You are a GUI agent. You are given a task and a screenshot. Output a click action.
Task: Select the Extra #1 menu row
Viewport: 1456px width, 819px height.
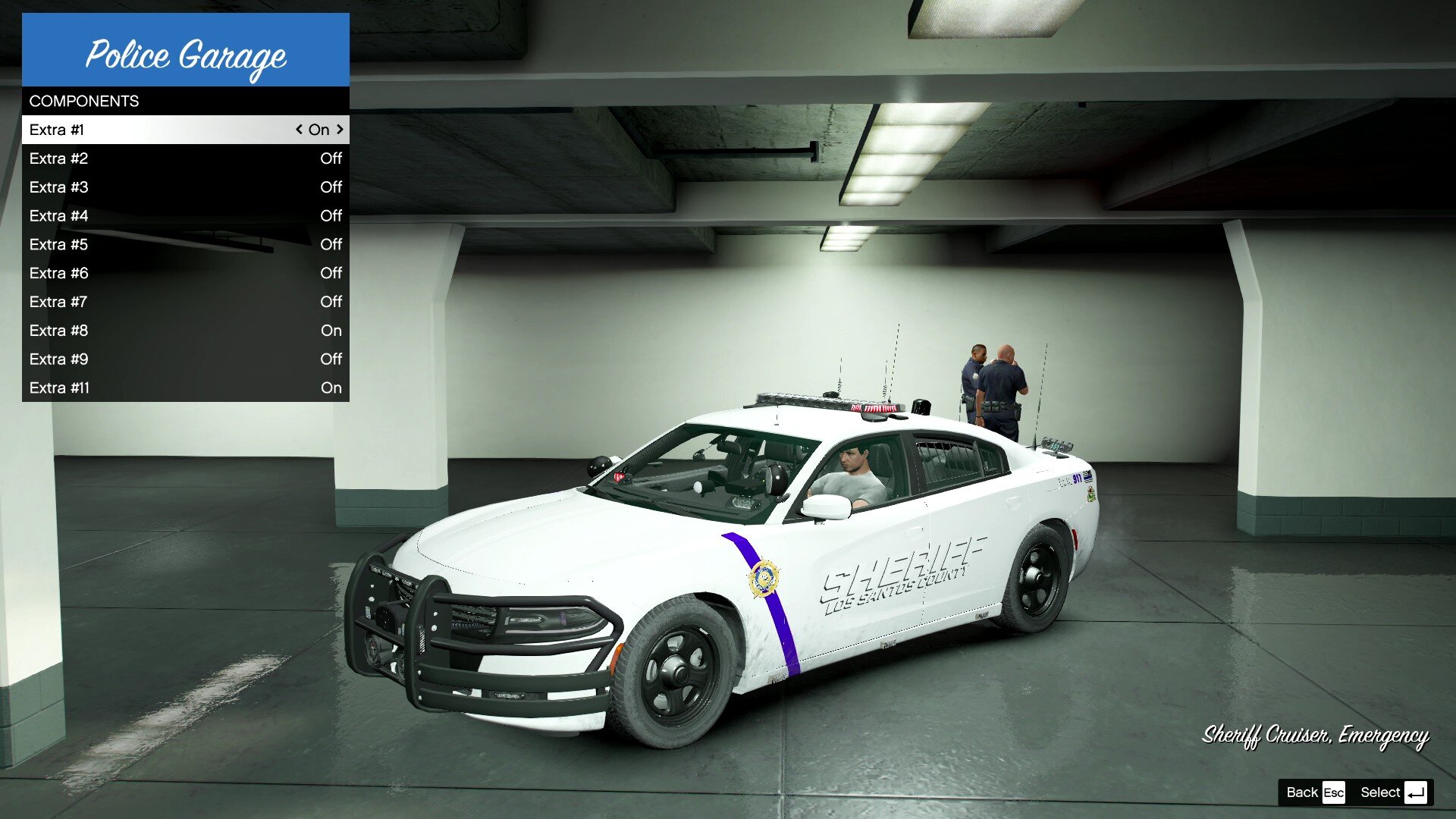click(152, 130)
